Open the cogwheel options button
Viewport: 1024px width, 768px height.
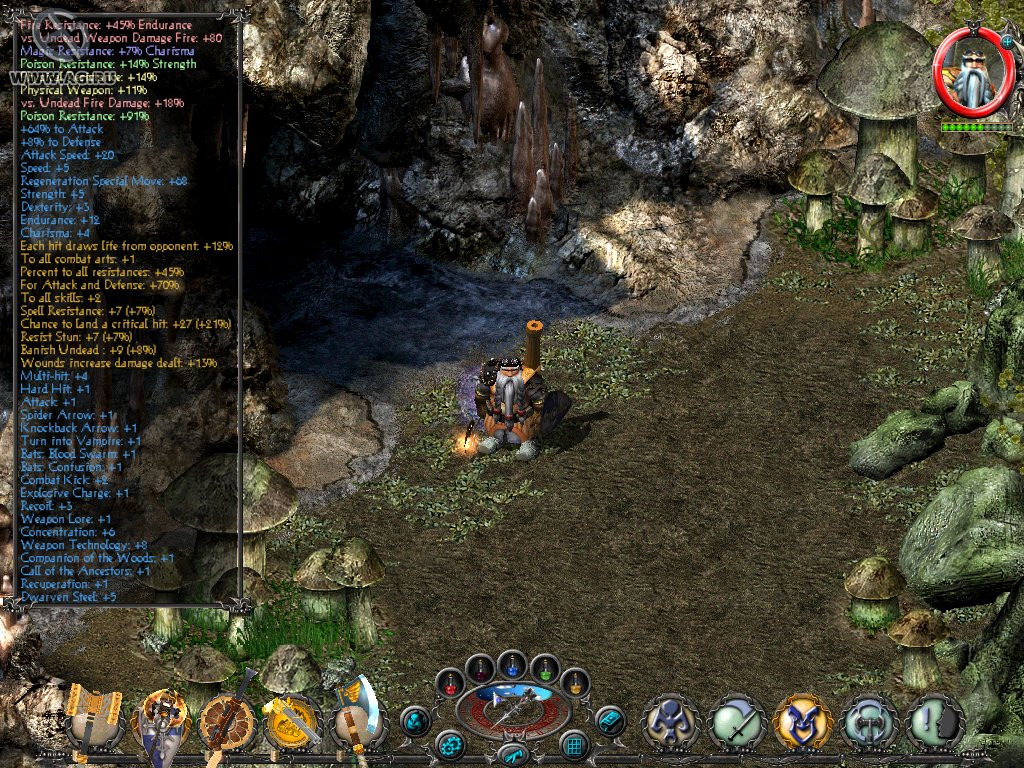point(450,745)
